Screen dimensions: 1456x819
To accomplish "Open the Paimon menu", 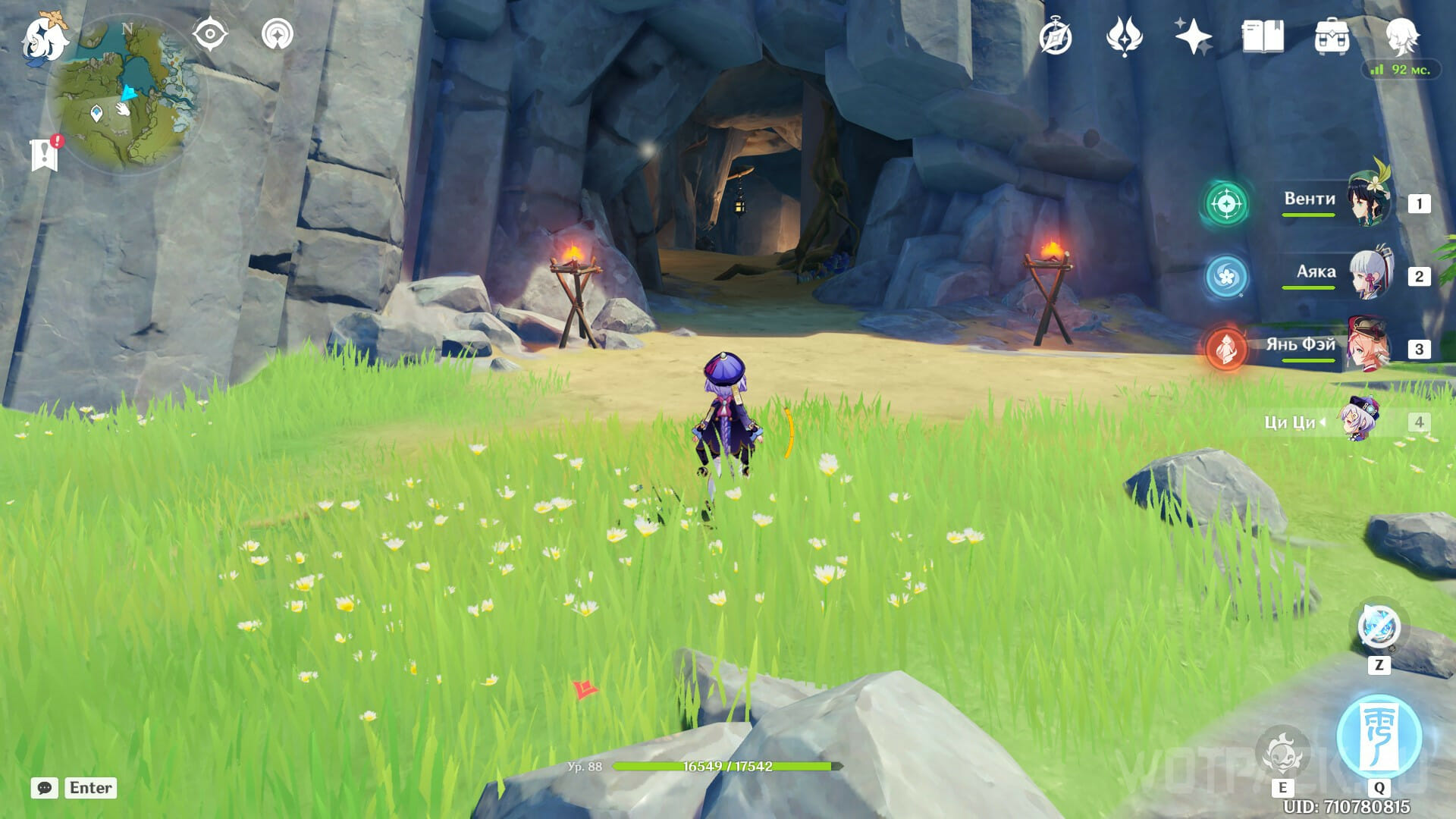I will click(x=44, y=38).
